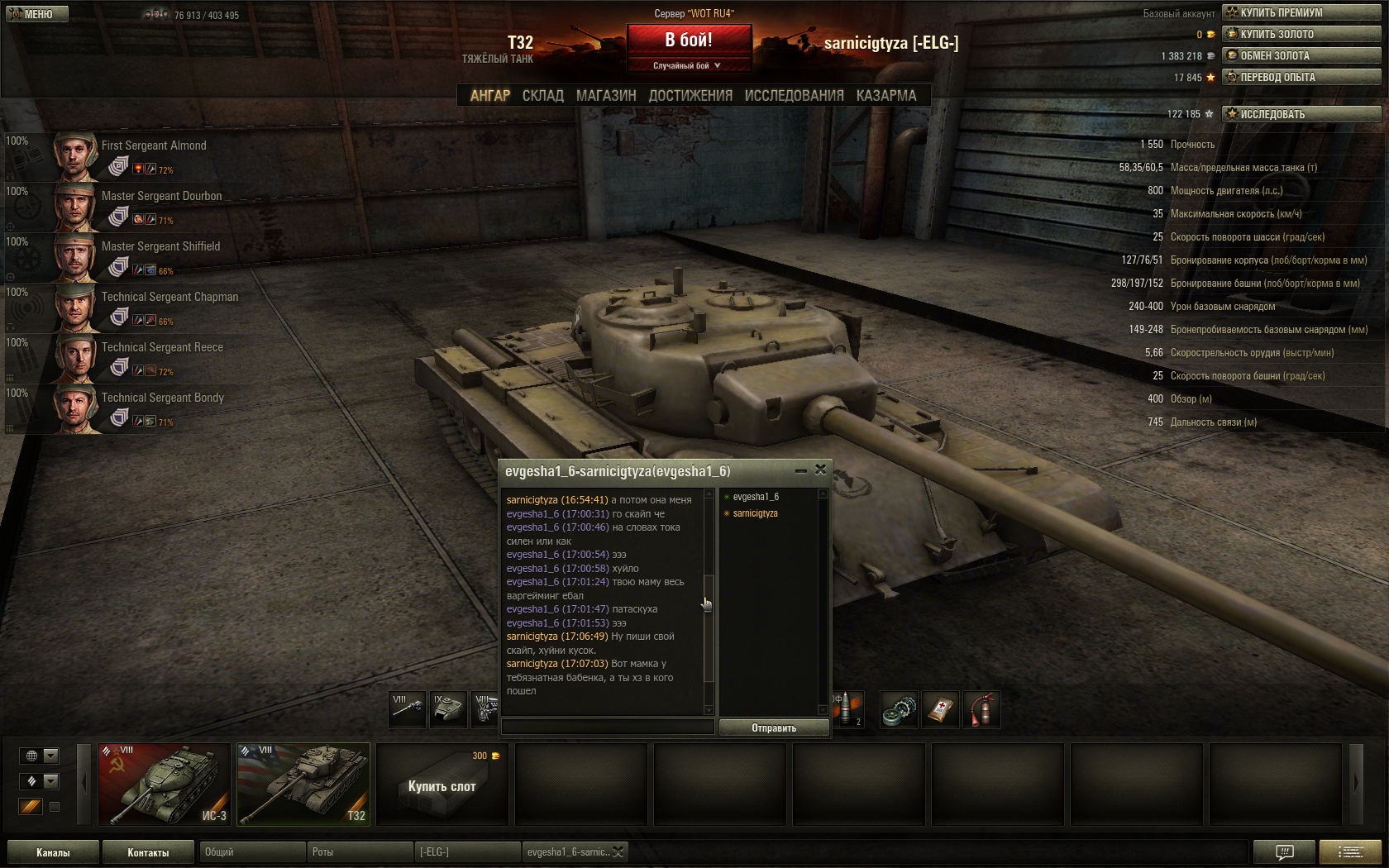Screen dimensions: 1389x868
Task: Send chat message with Отправить
Action: click(774, 727)
